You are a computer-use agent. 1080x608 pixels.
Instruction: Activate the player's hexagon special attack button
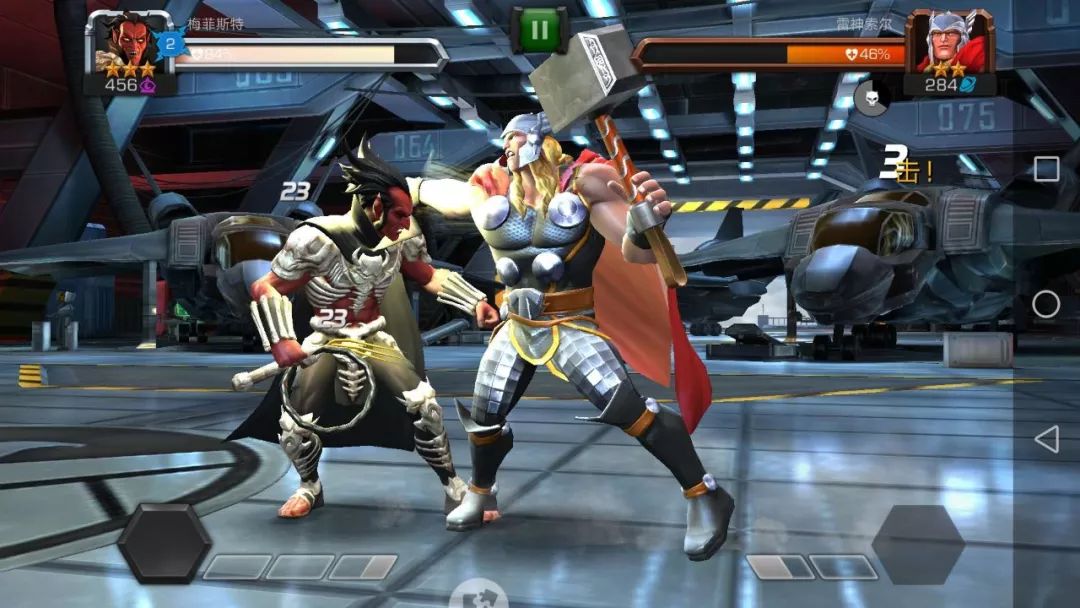click(164, 543)
